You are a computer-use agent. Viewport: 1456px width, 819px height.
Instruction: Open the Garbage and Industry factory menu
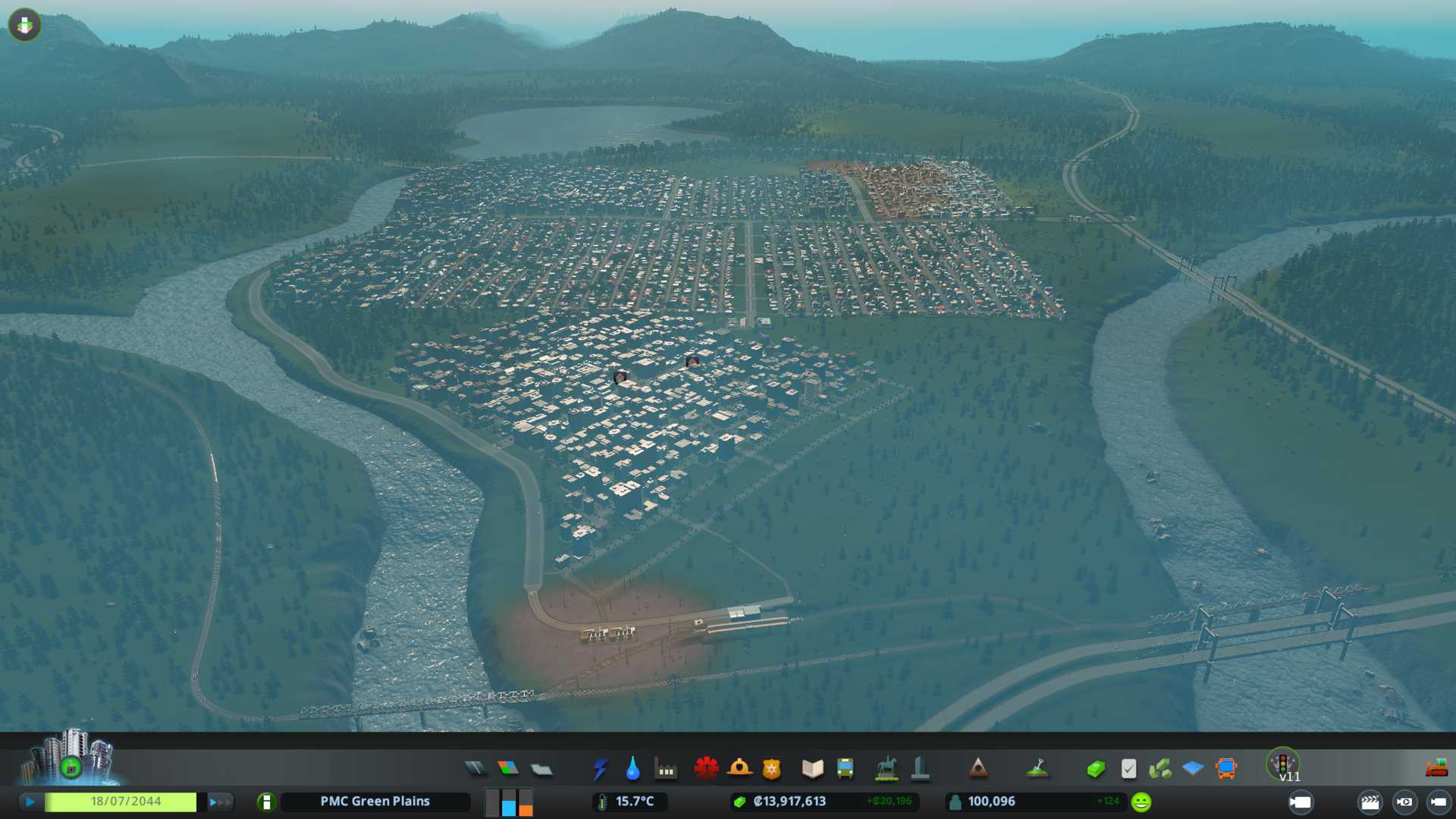(x=666, y=769)
